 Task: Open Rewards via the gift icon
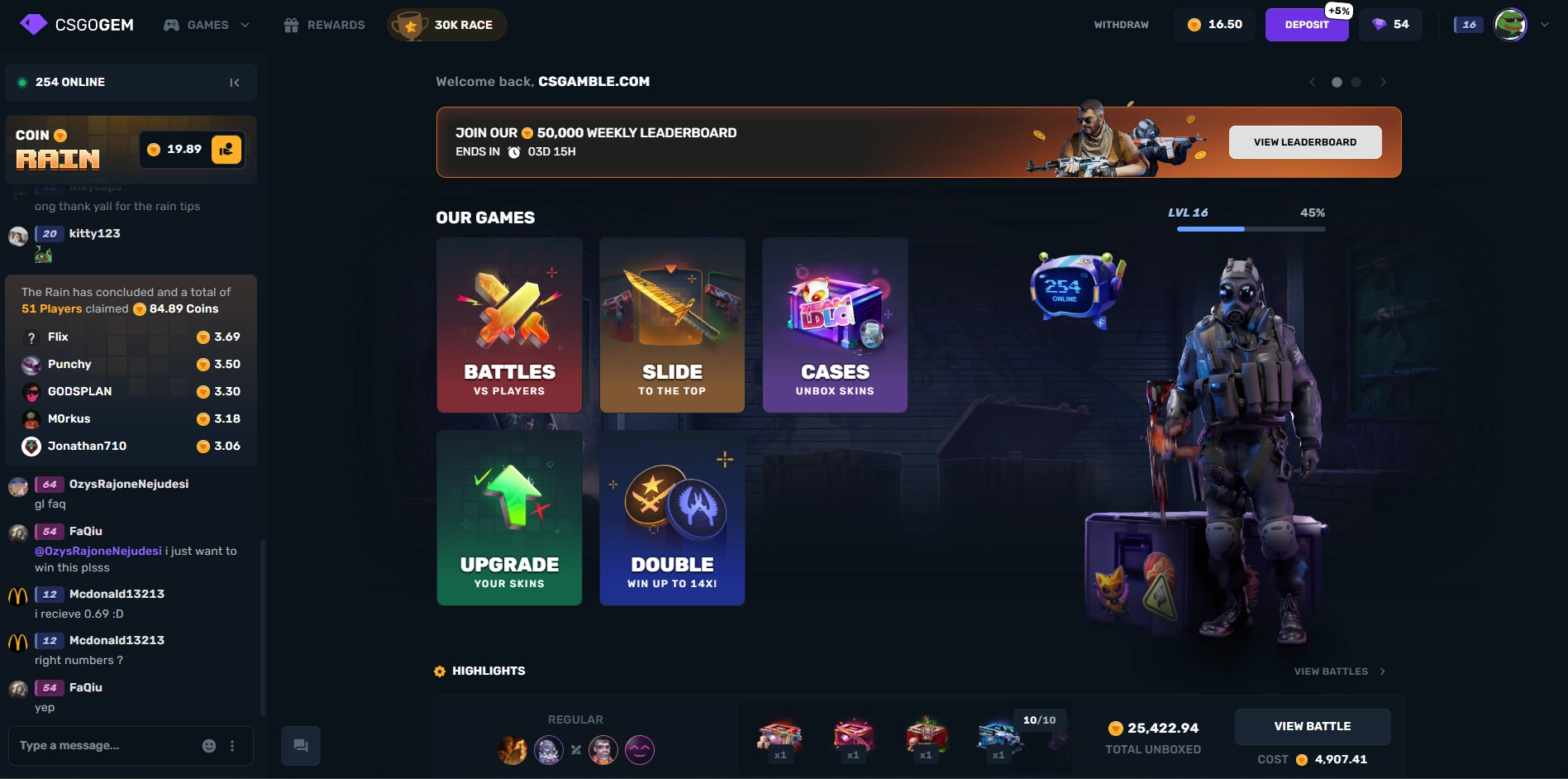291,24
